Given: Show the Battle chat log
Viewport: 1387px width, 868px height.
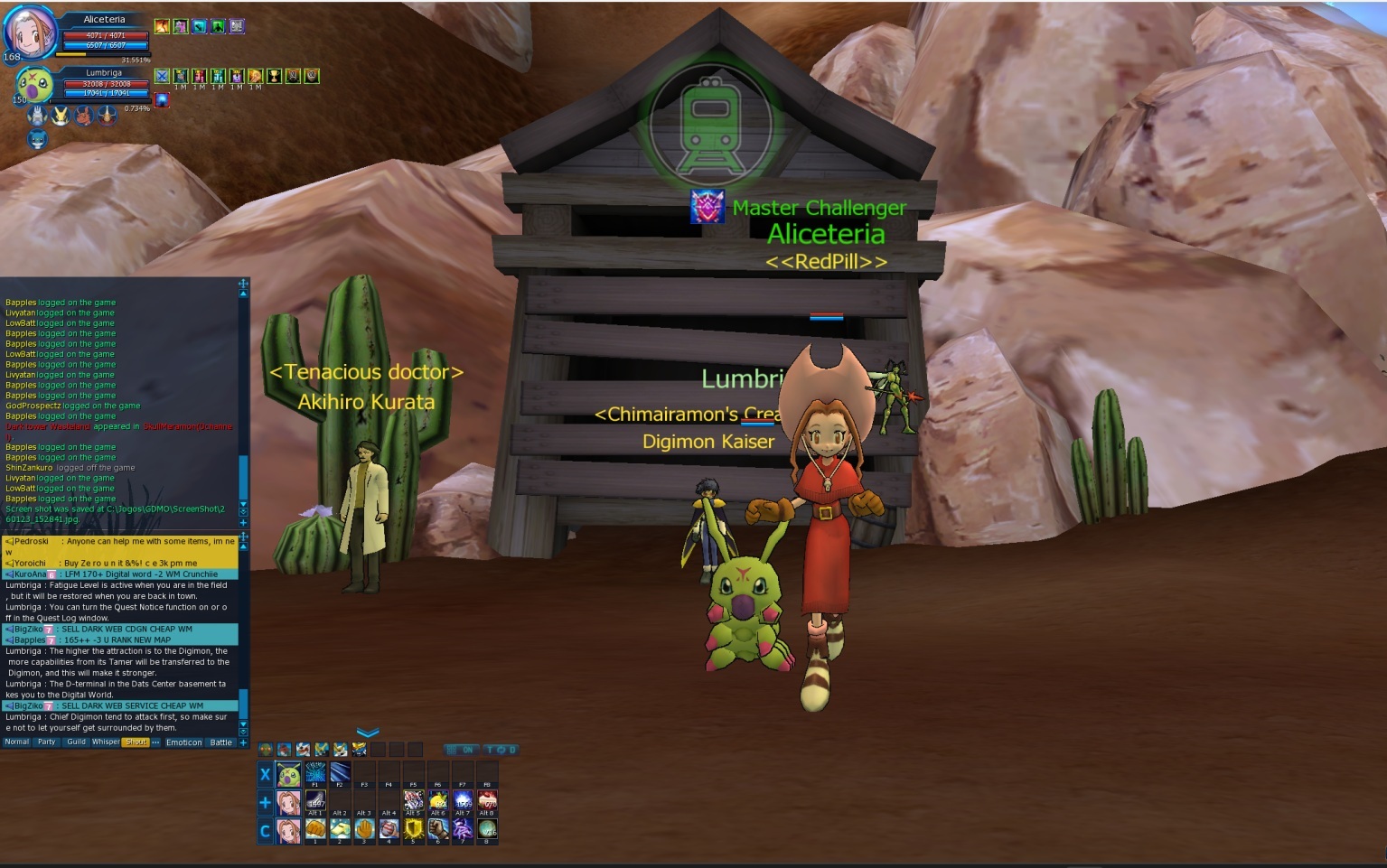Looking at the screenshot, I should coord(221,742).
